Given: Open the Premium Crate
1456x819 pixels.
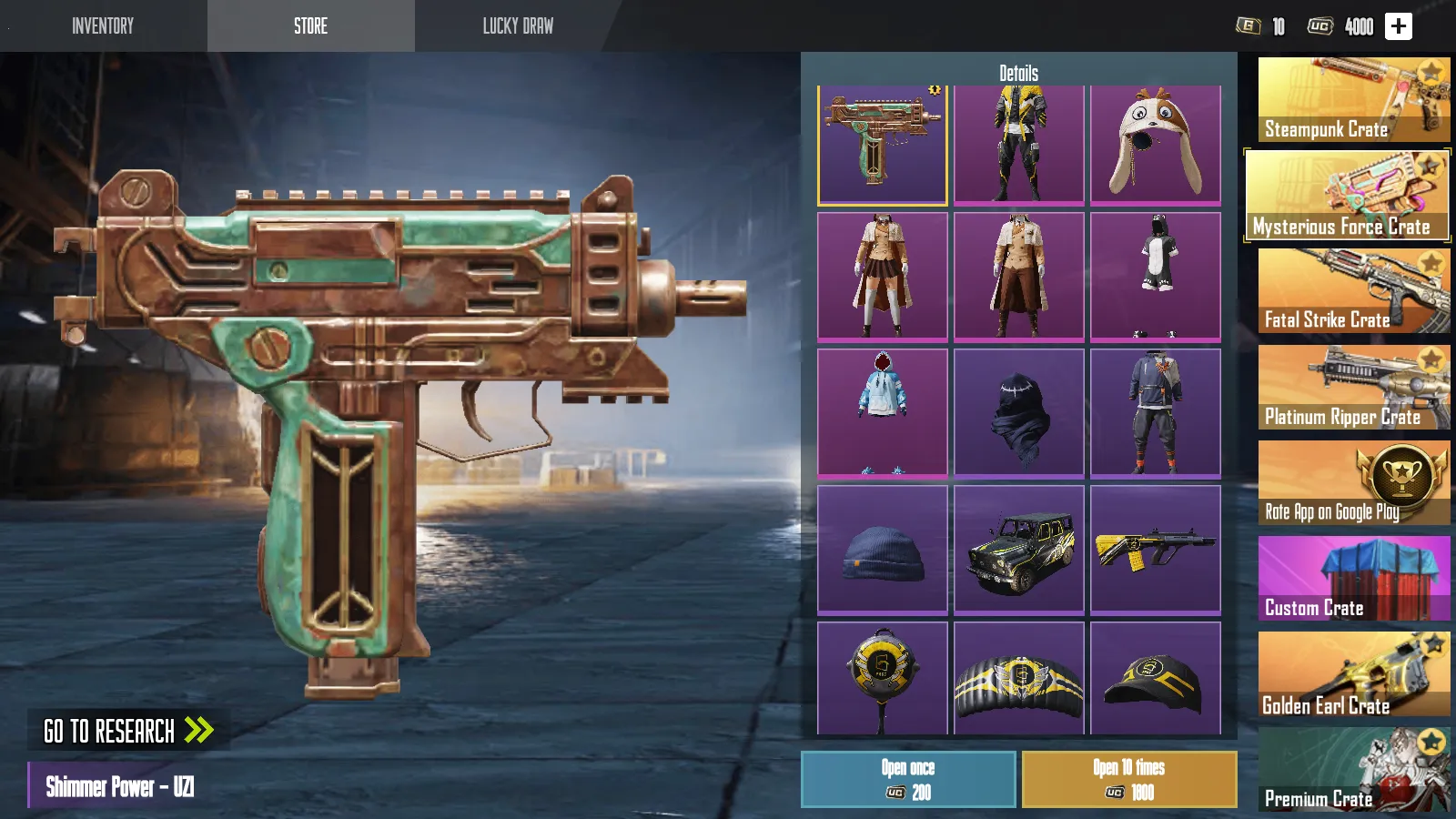Looking at the screenshot, I should pyautogui.click(x=1353, y=771).
